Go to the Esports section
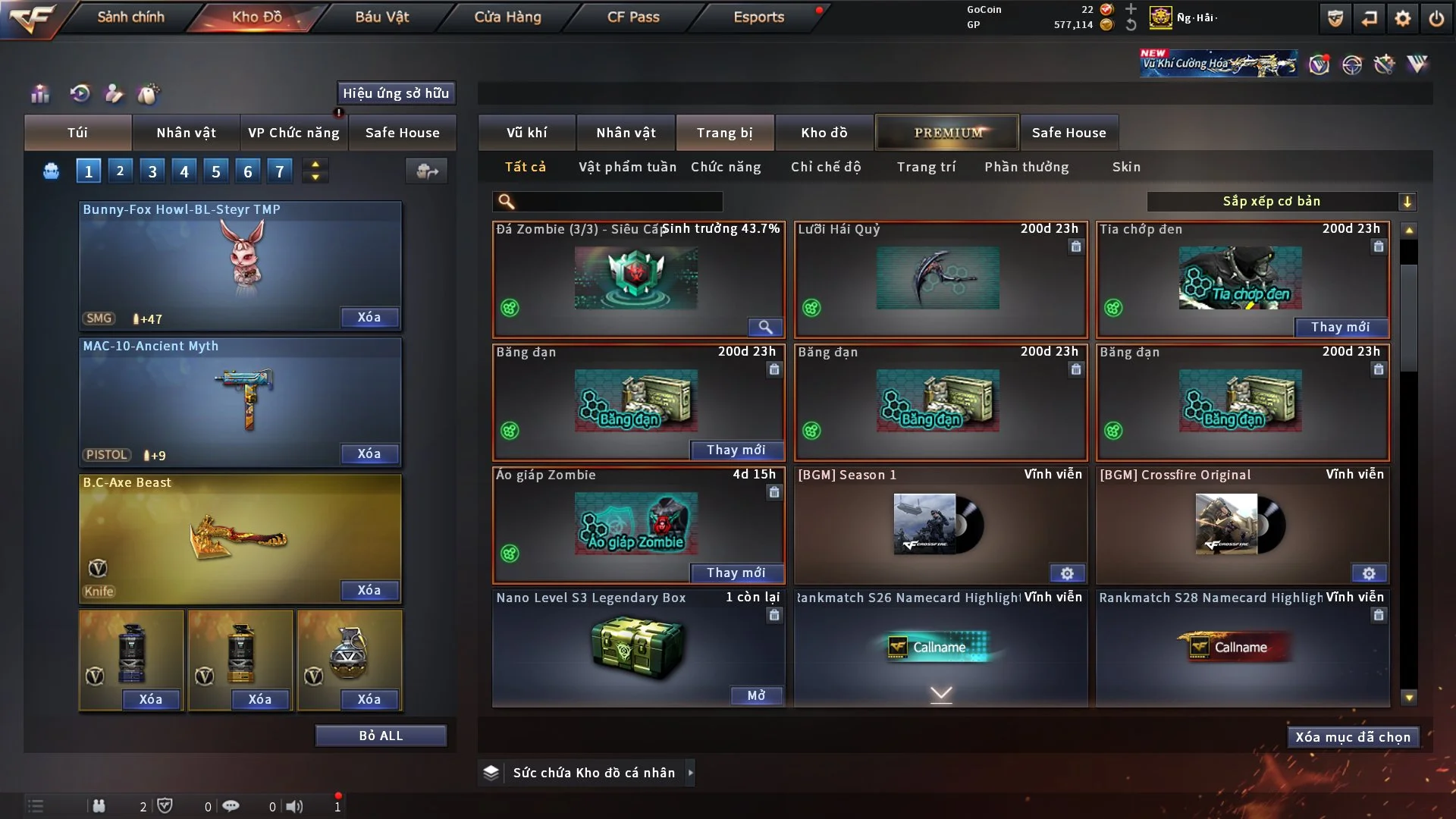 [x=758, y=17]
